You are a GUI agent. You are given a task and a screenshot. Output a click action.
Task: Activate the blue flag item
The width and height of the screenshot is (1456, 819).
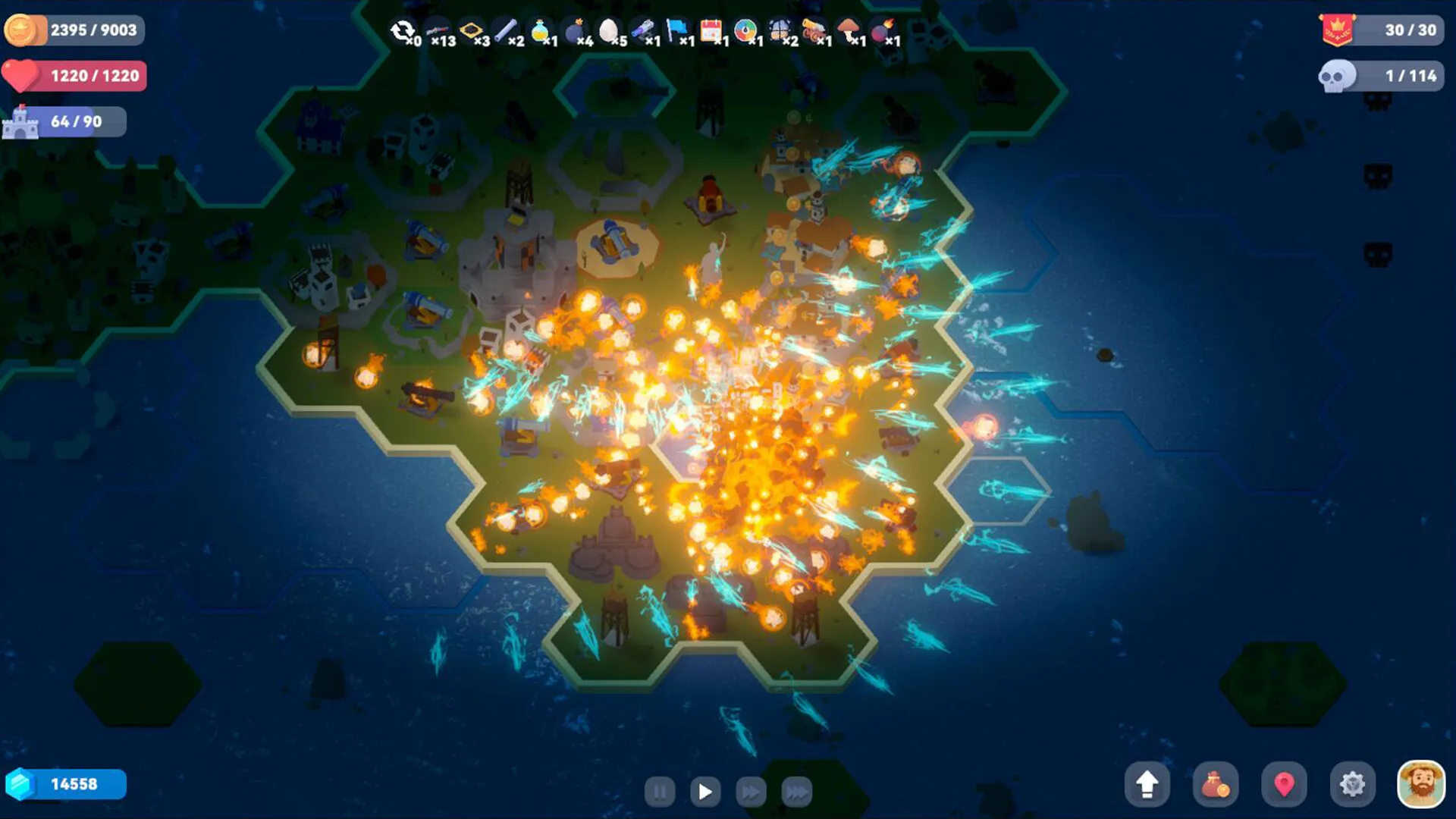click(x=676, y=31)
